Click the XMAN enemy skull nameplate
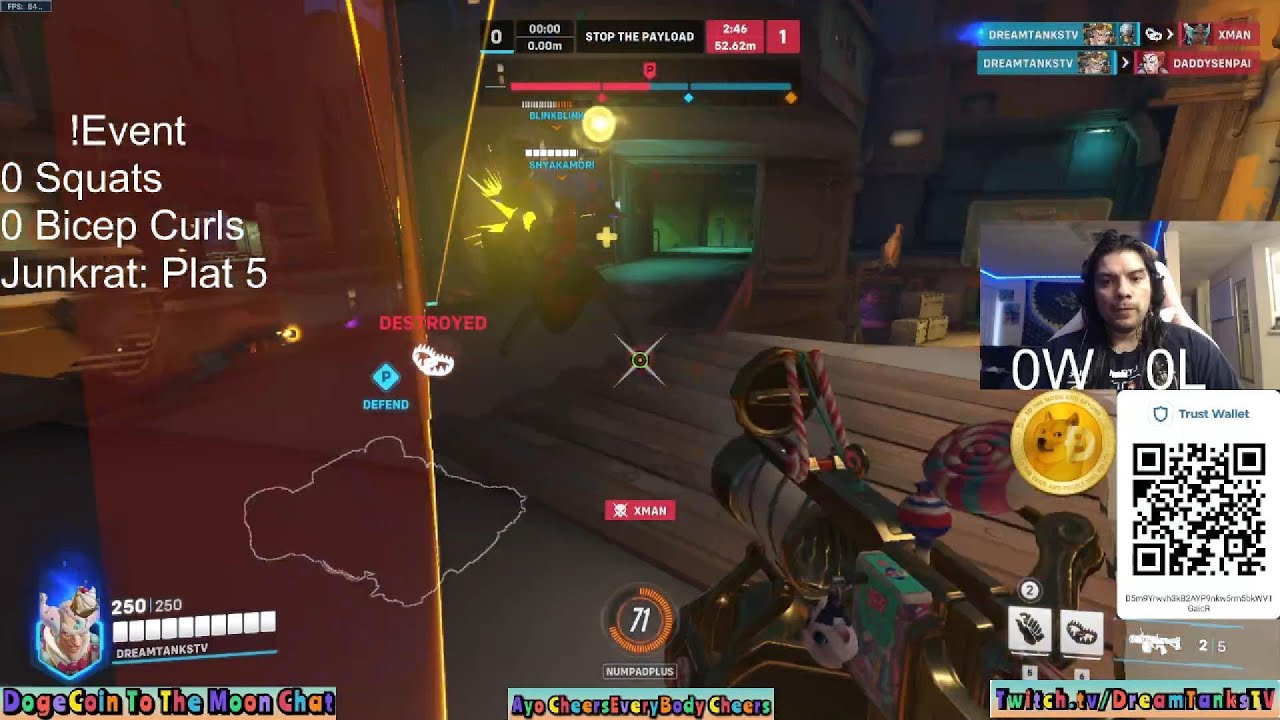Viewport: 1280px width, 720px height. click(640, 511)
